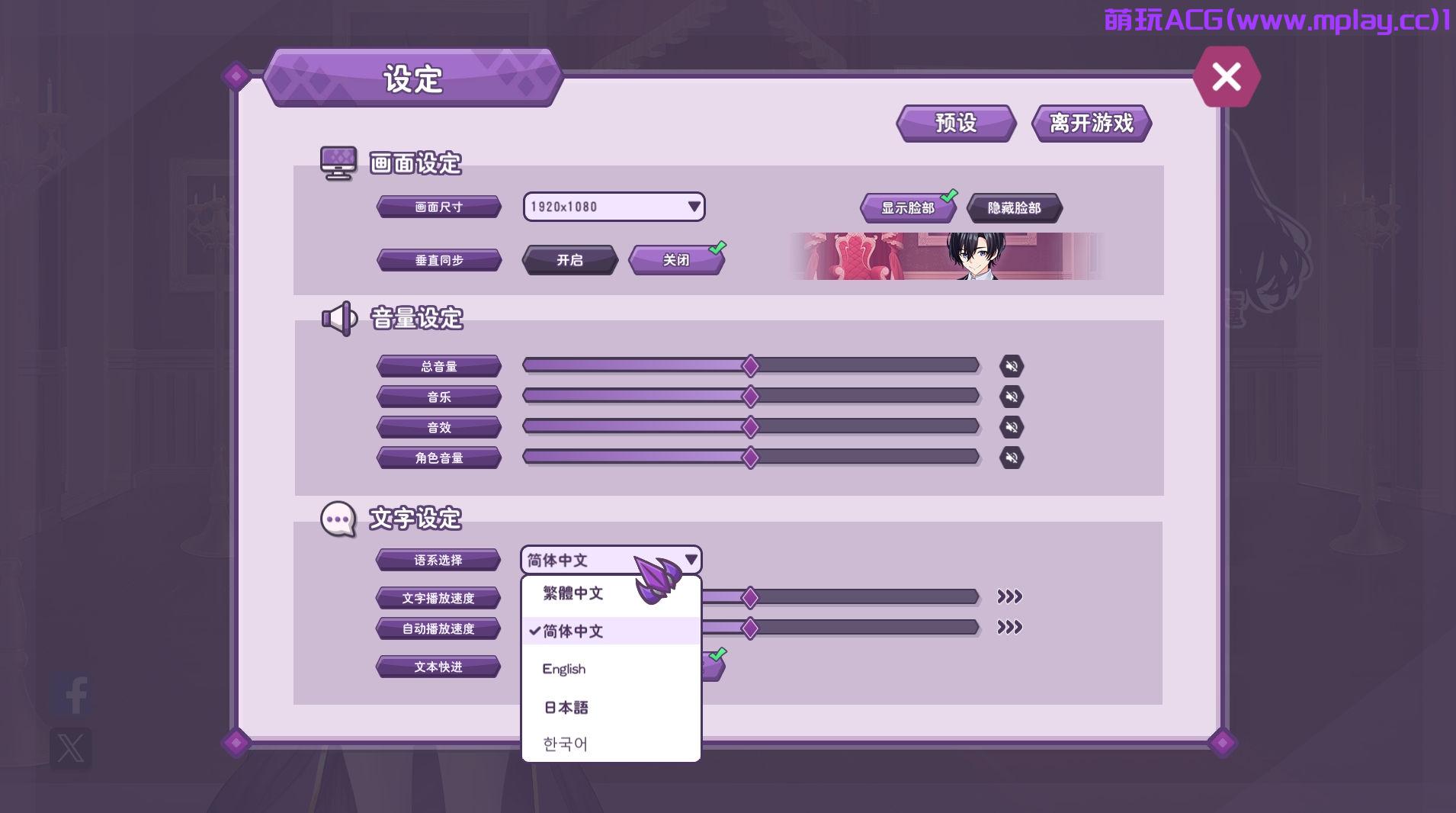
Task: Select English from the language list
Action: (x=563, y=669)
